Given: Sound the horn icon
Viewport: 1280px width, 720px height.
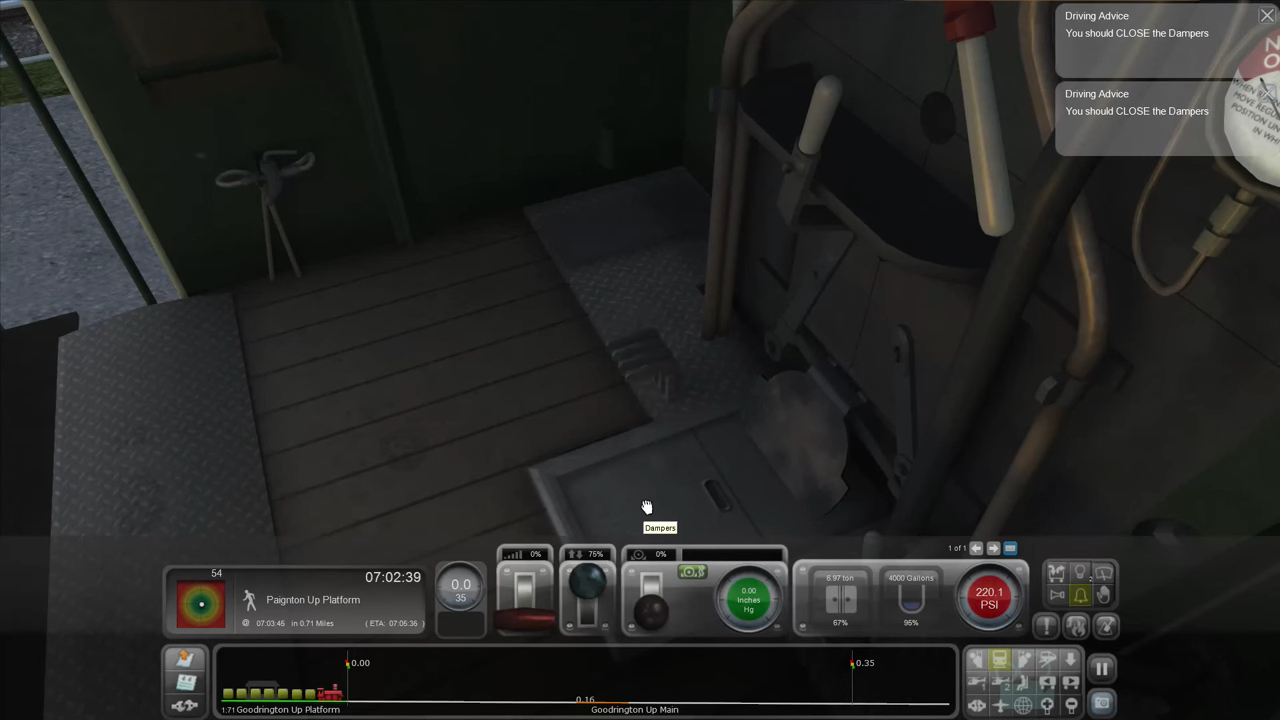Looking at the screenshot, I should click(x=1057, y=594).
